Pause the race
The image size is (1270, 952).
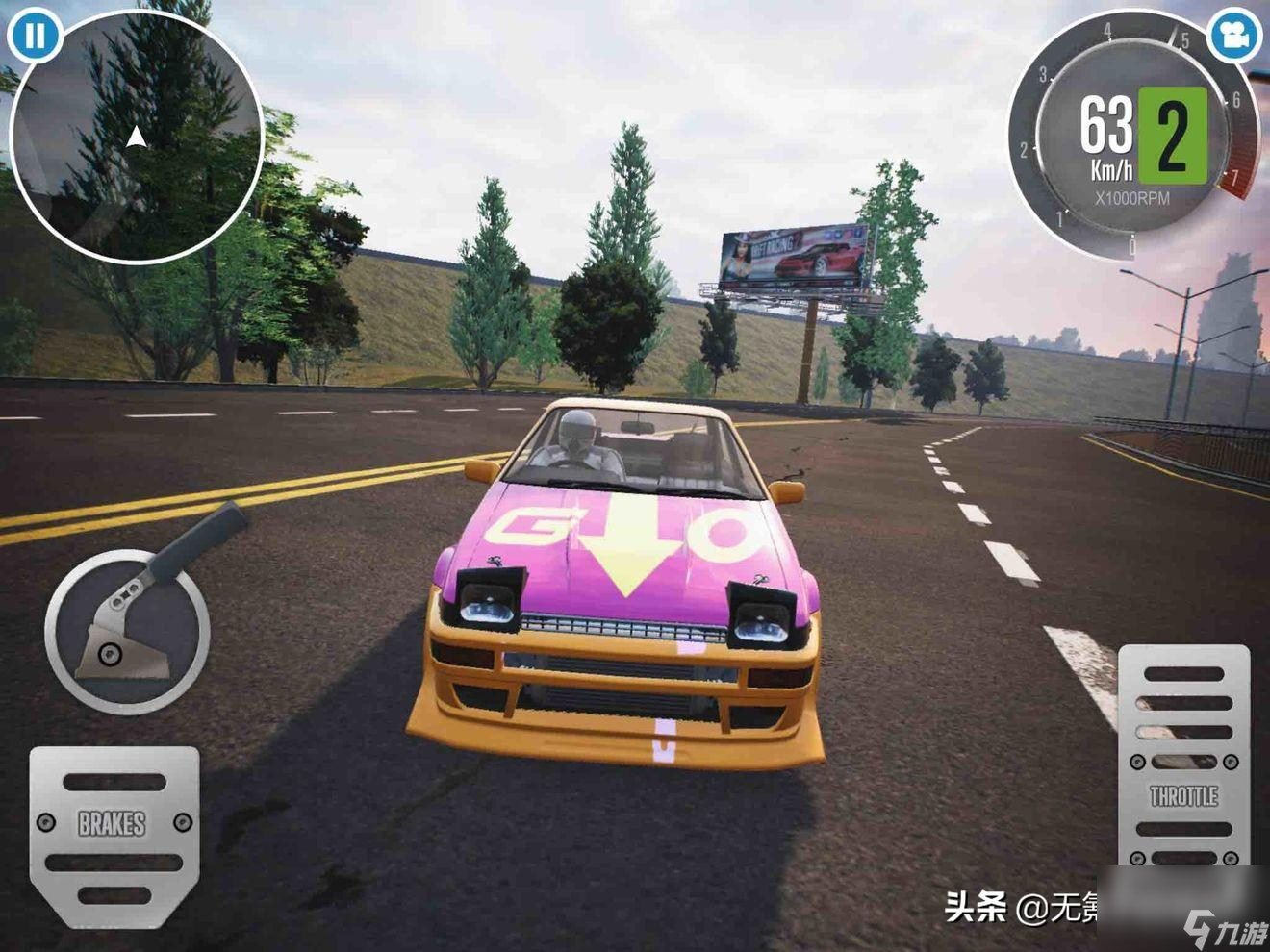click(37, 37)
